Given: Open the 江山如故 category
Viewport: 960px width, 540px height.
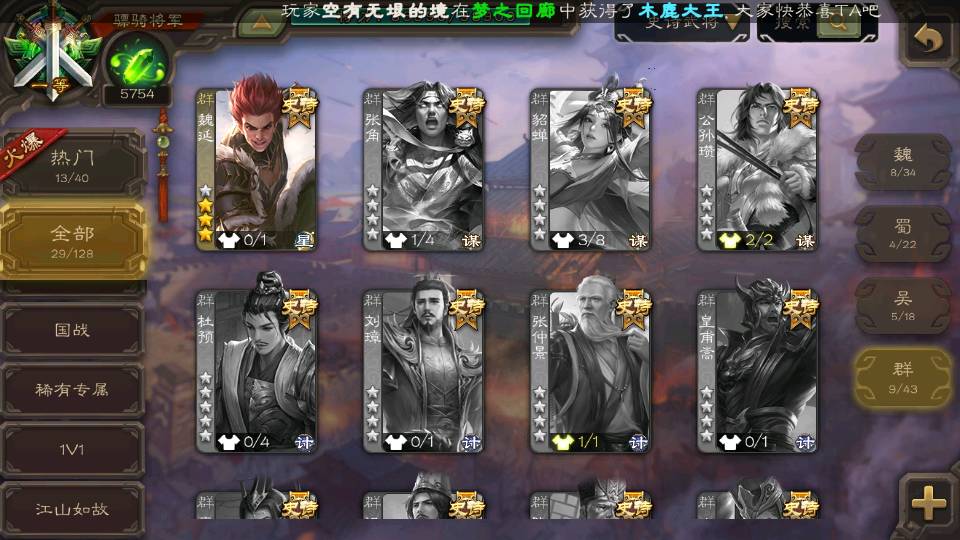Looking at the screenshot, I should pos(73,508).
